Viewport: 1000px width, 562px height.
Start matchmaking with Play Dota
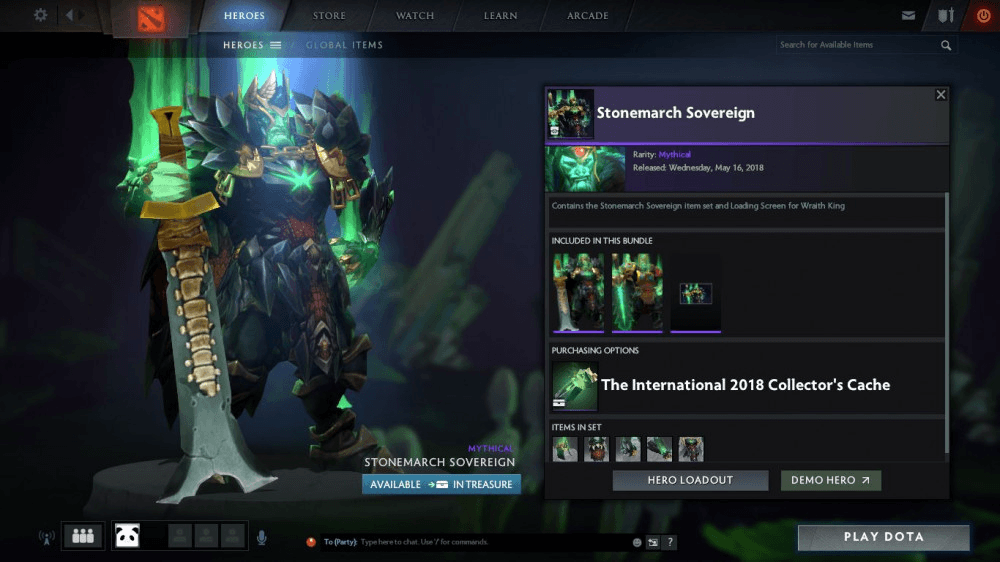(883, 537)
